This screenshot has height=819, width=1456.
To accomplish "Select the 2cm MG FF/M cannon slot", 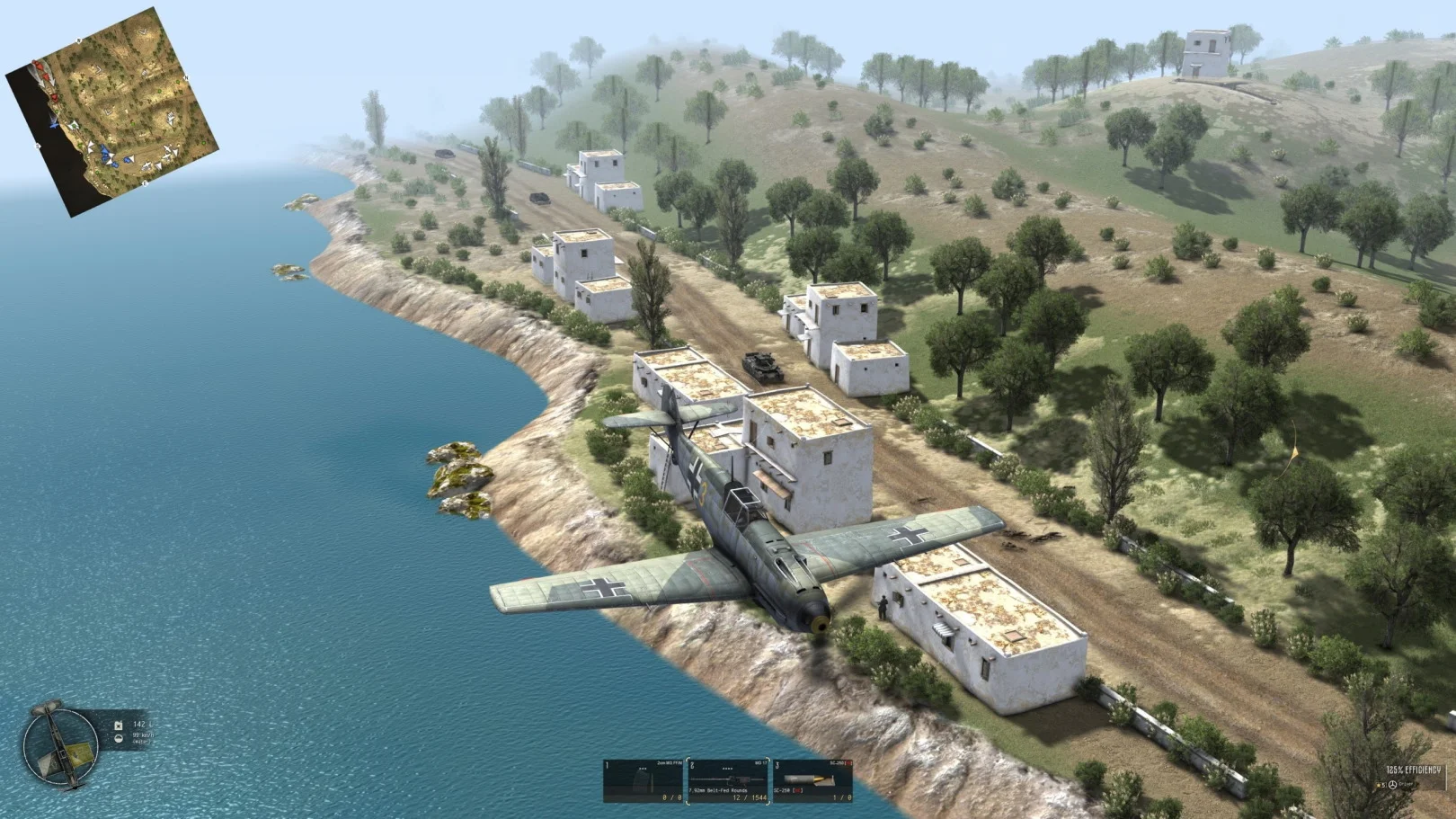I will 643,780.
